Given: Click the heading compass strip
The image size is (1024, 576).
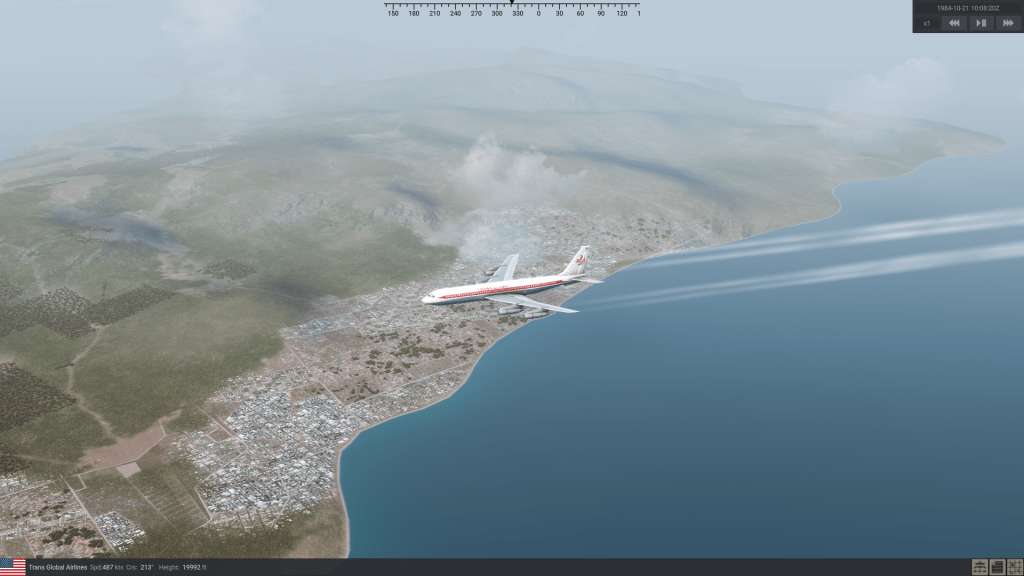Looking at the screenshot, I should coord(512,11).
